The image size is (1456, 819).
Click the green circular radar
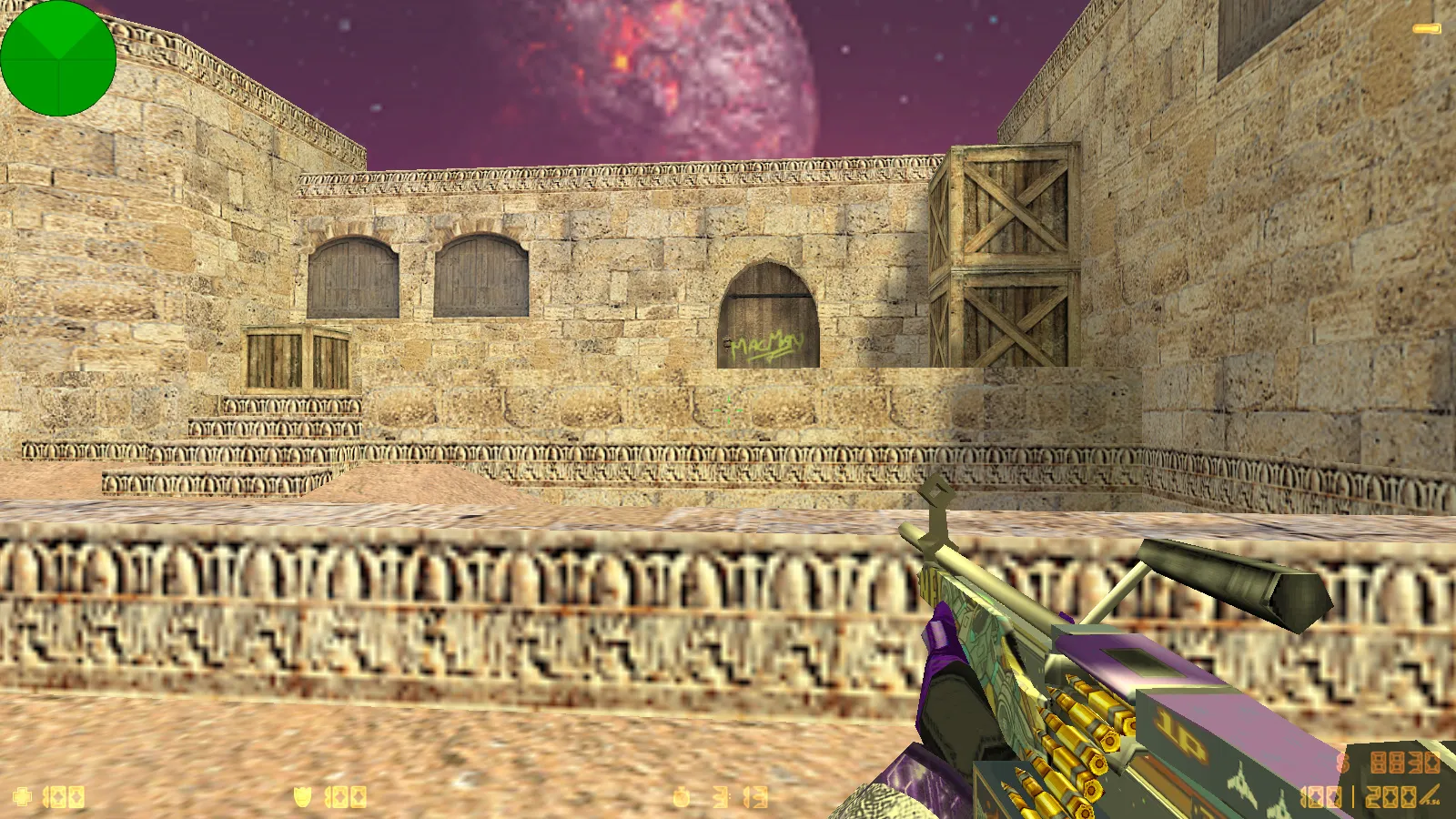58,58
